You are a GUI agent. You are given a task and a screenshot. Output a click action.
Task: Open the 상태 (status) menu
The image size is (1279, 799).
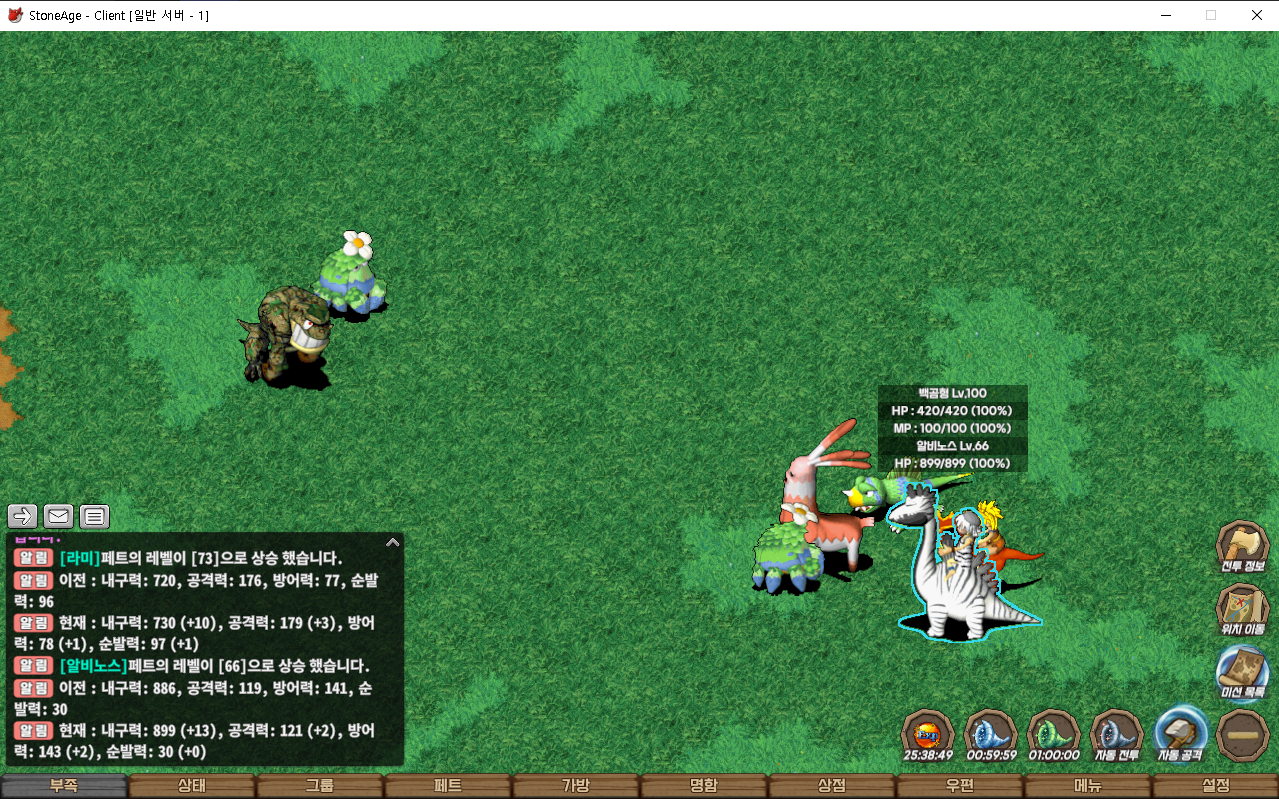tap(192, 786)
